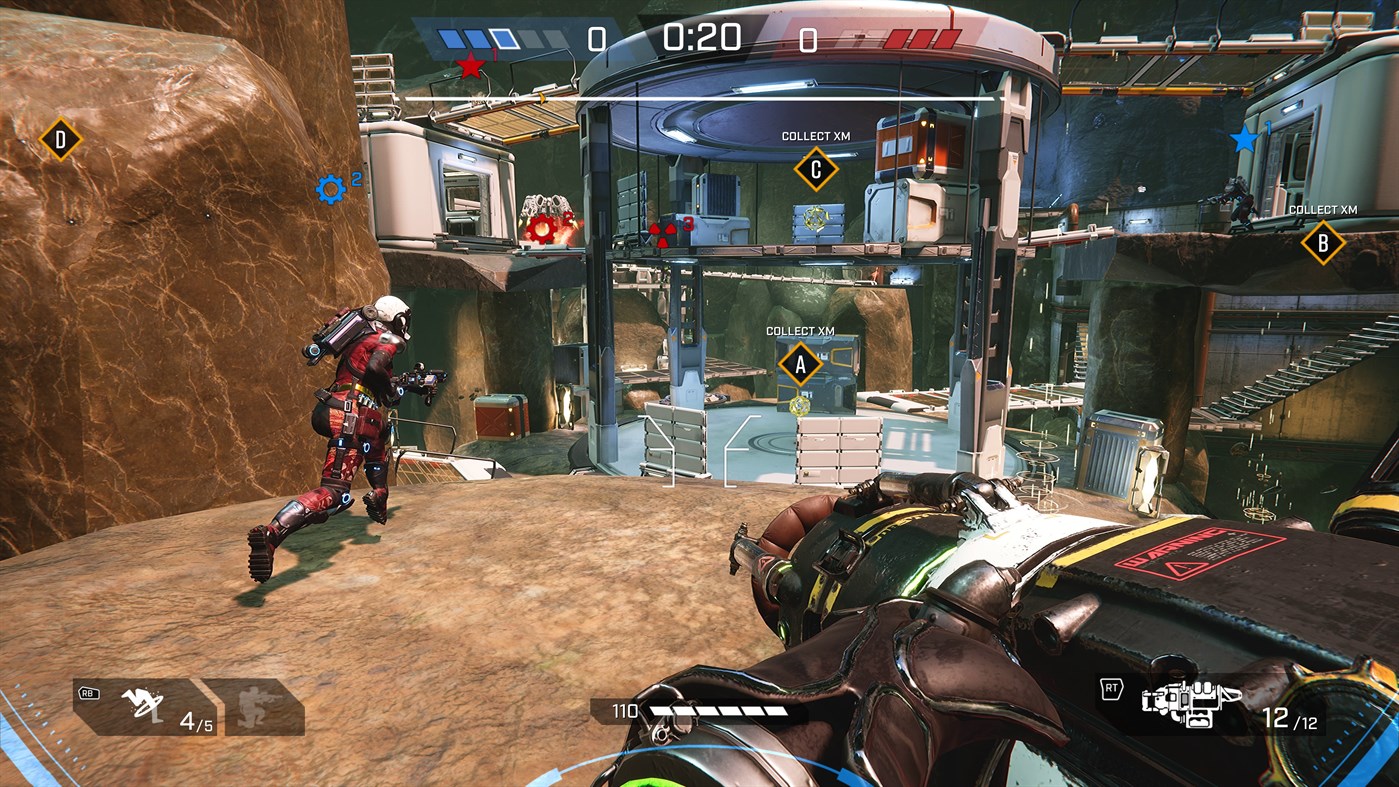Click the objective C diamond marker
Viewport: 1399px width, 787px height.
pos(815,169)
